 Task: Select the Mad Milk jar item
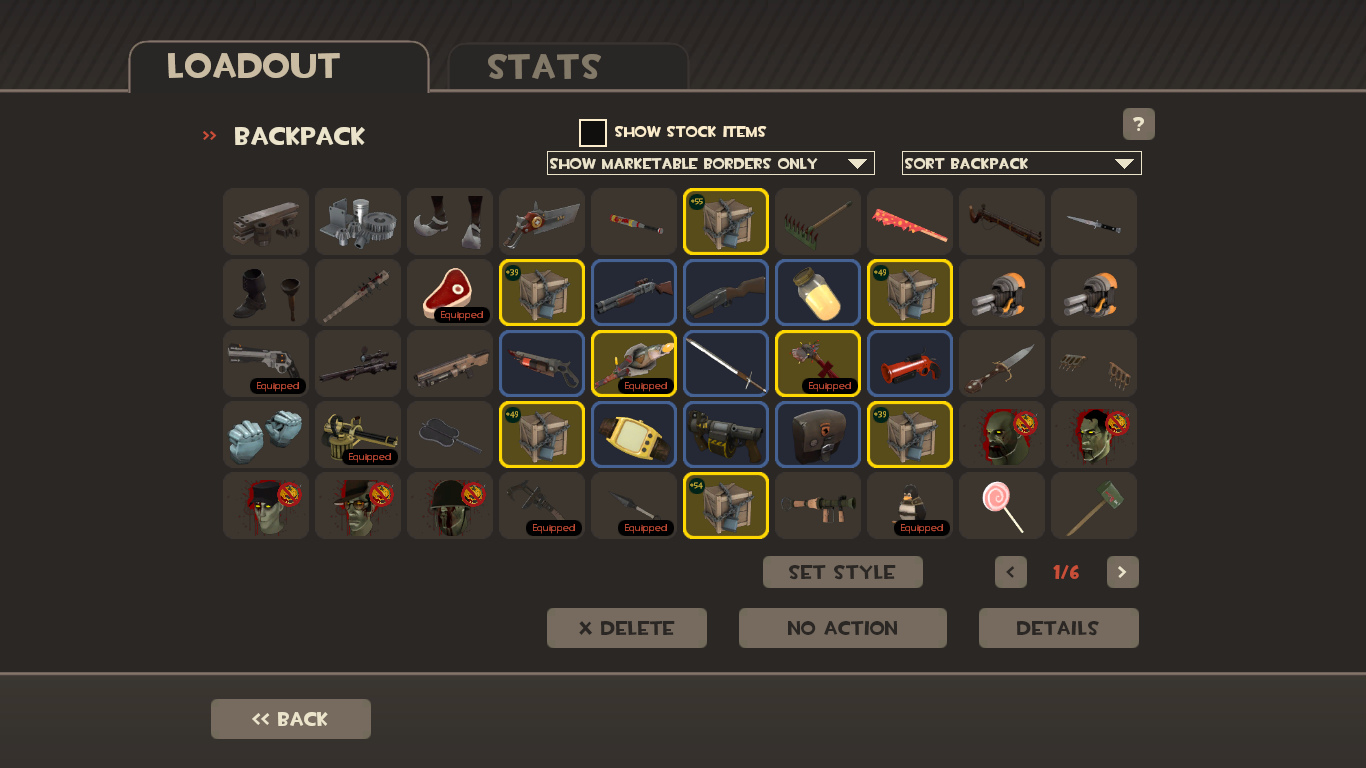[x=817, y=292]
